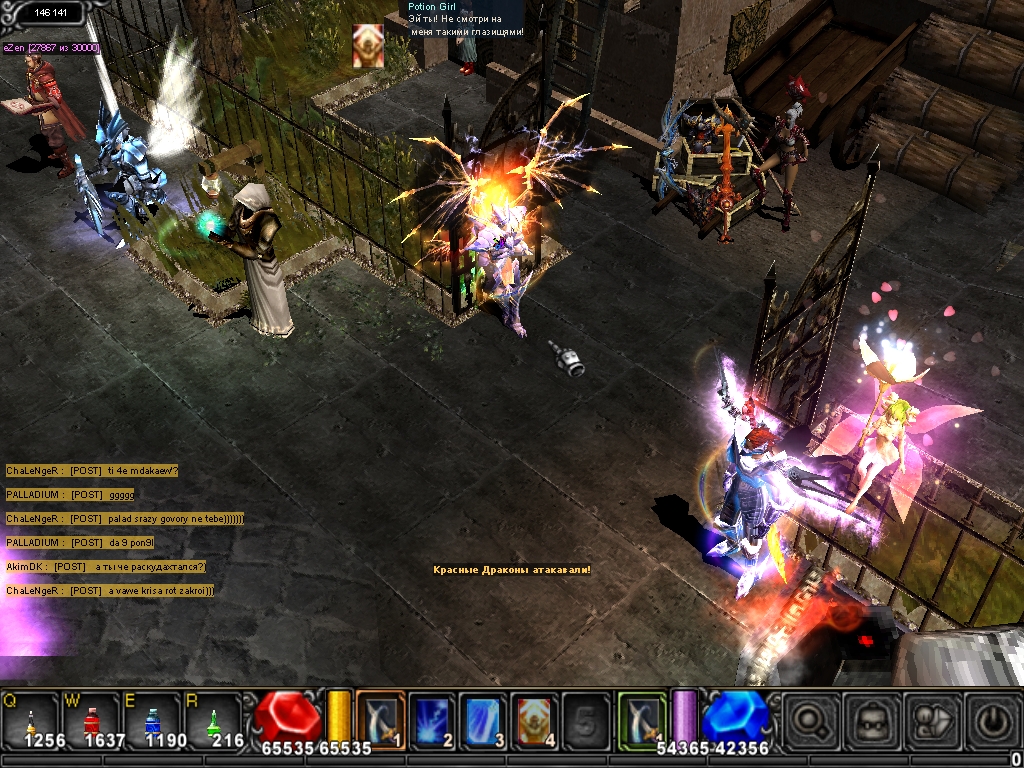The width and height of the screenshot is (1024, 768).
Task: Use the blue mana potion in slot E
Action: pyautogui.click(x=152, y=720)
